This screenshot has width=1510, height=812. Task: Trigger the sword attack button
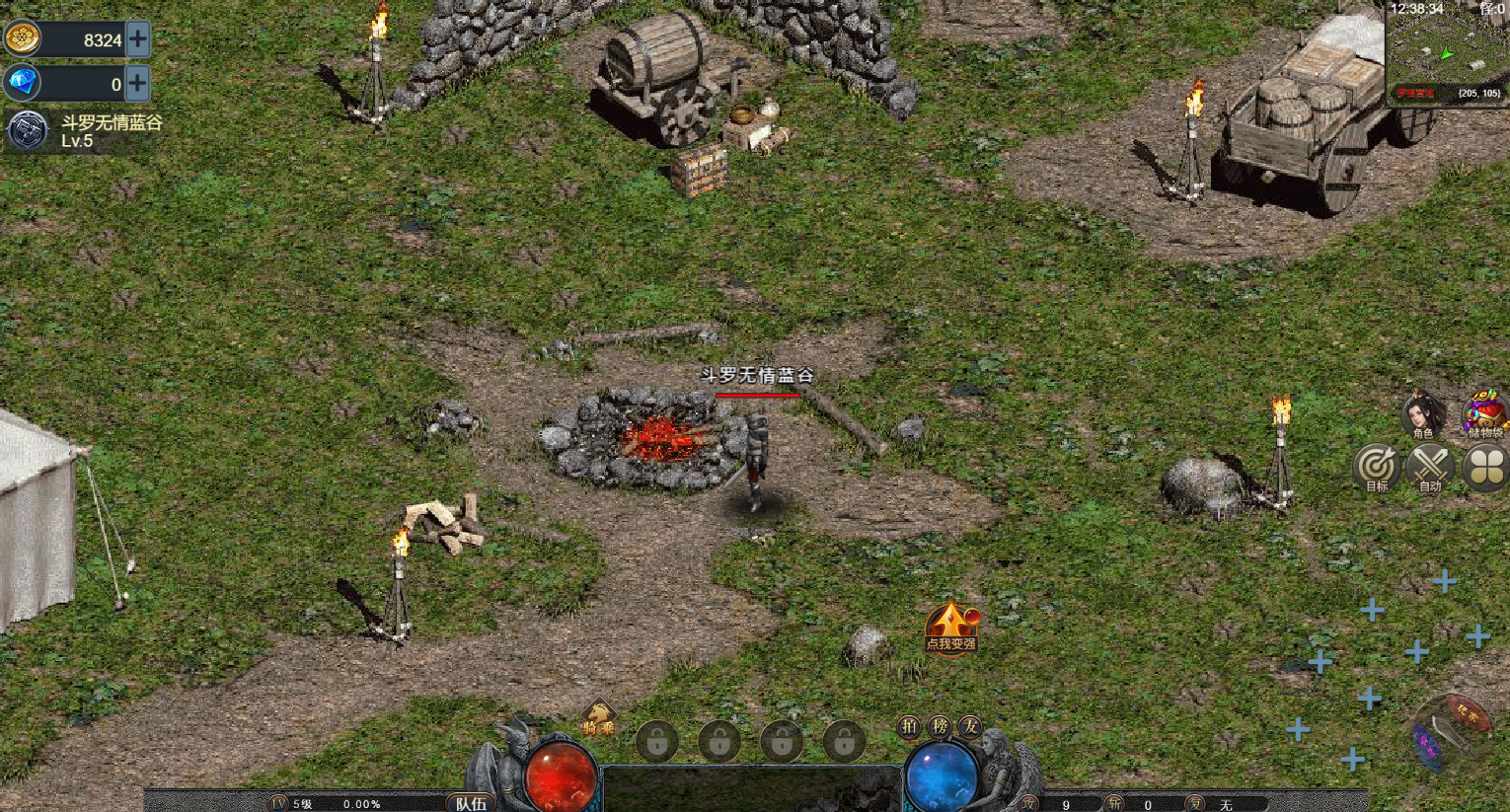click(1451, 732)
